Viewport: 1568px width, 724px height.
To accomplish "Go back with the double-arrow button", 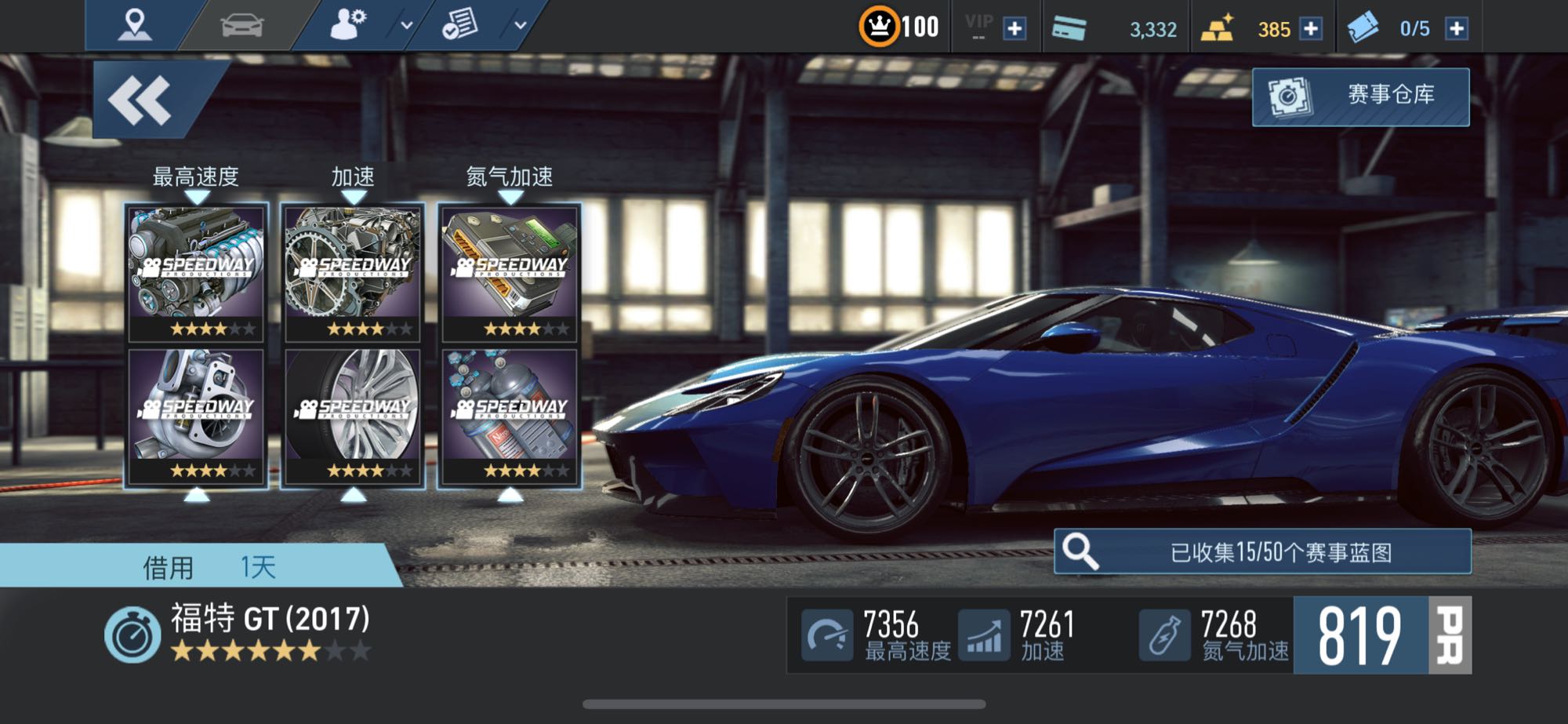I will (x=141, y=100).
